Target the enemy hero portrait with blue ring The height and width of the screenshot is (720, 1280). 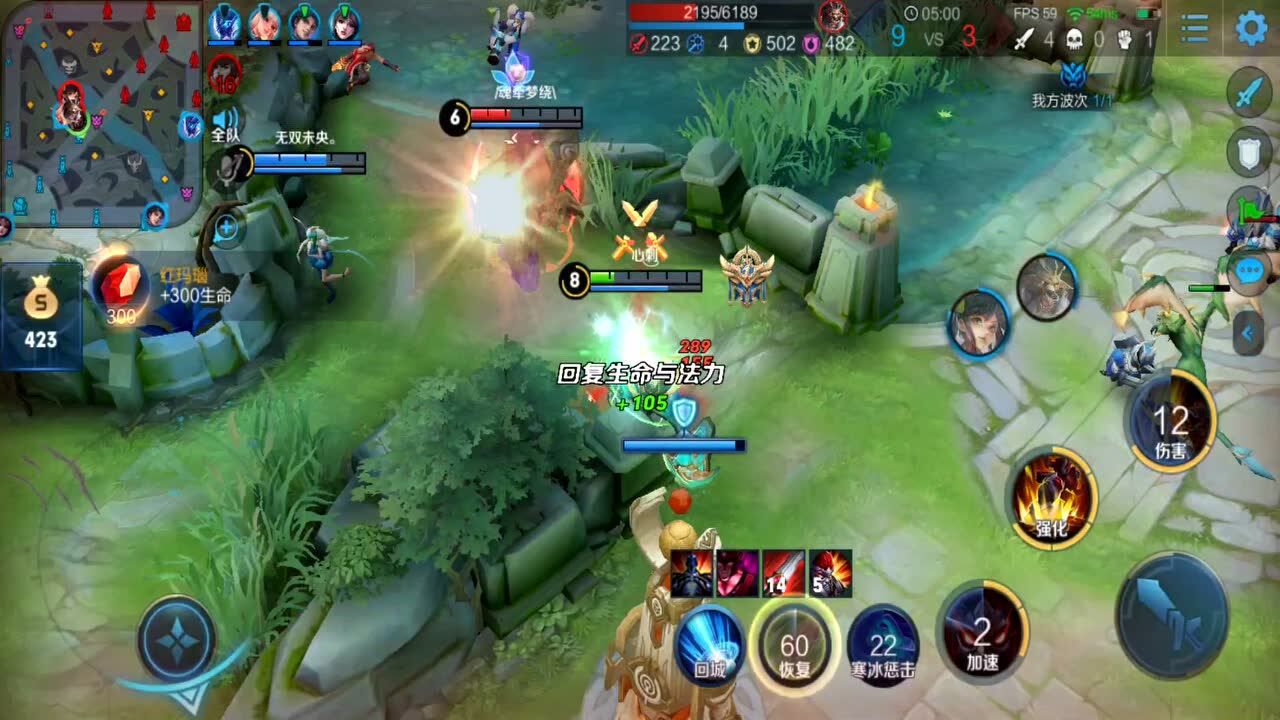[978, 324]
